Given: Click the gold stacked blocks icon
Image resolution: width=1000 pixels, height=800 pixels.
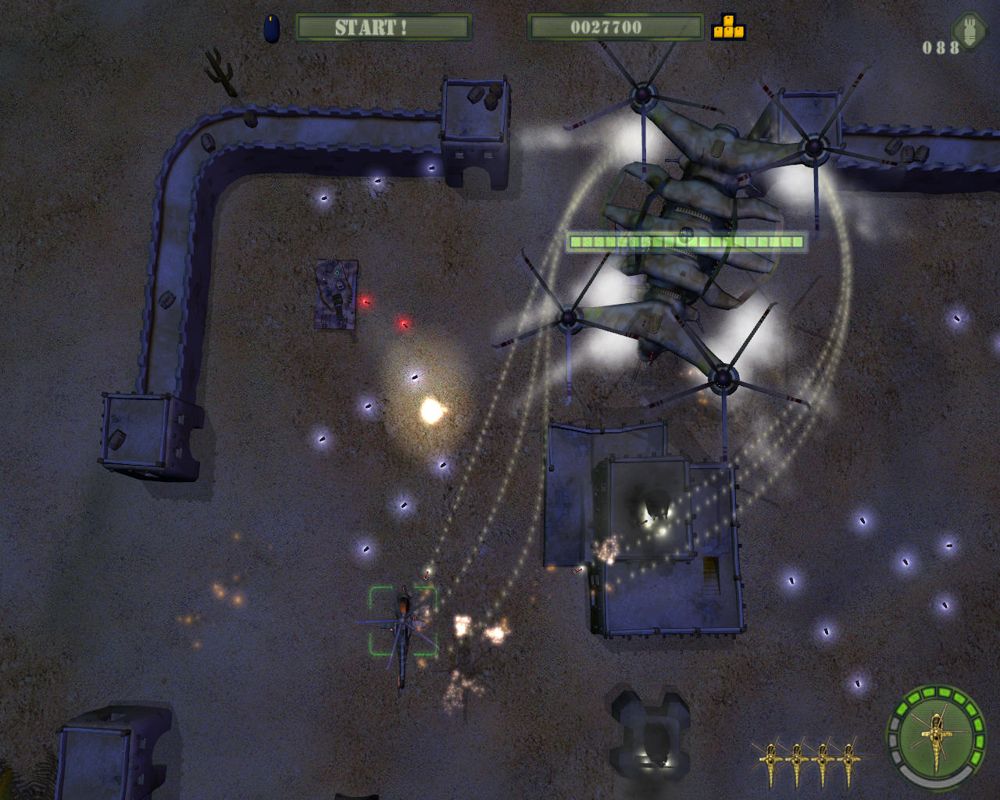Looking at the screenshot, I should [x=728, y=27].
